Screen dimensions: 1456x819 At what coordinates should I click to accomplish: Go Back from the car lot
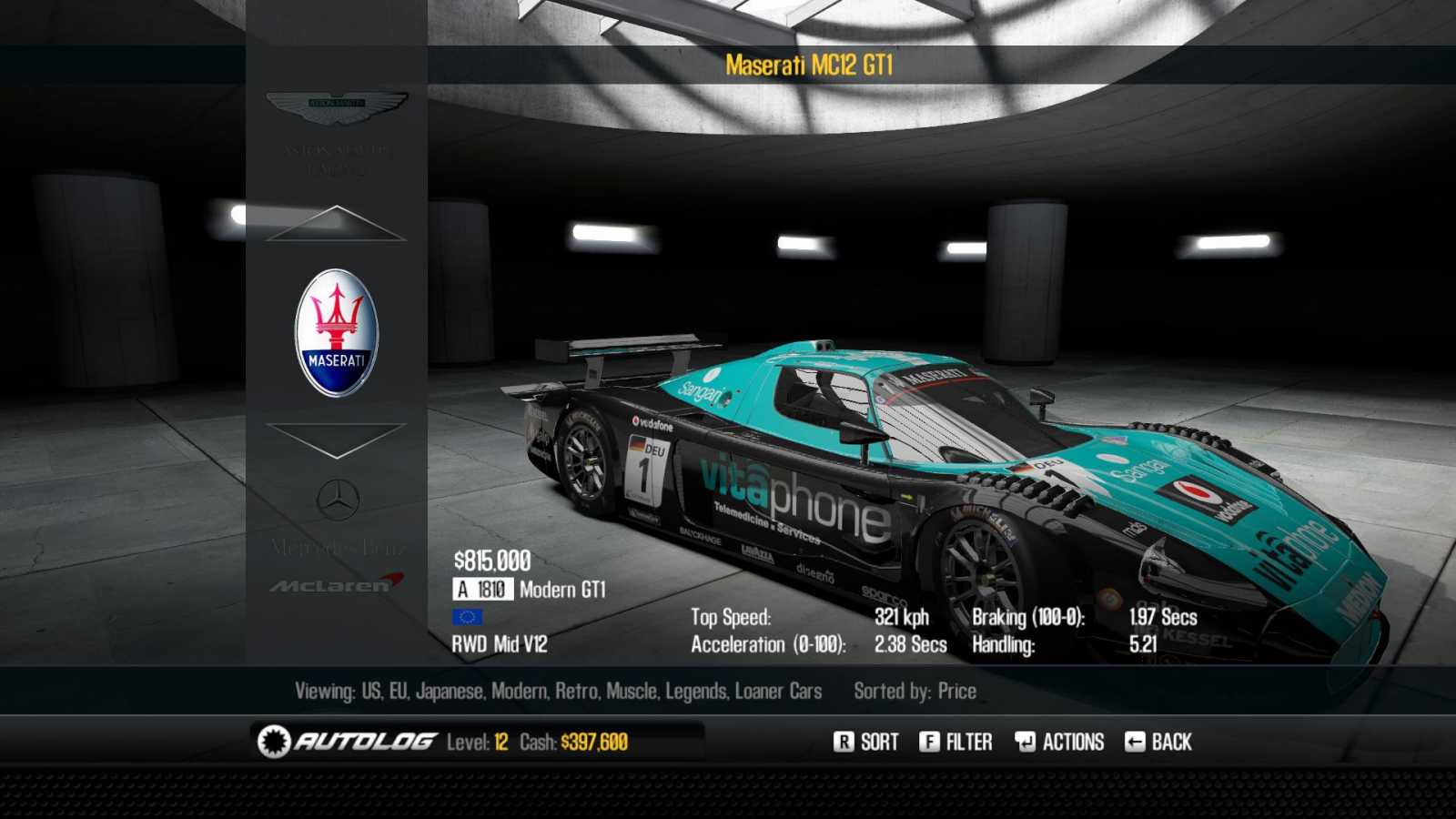1158,743
